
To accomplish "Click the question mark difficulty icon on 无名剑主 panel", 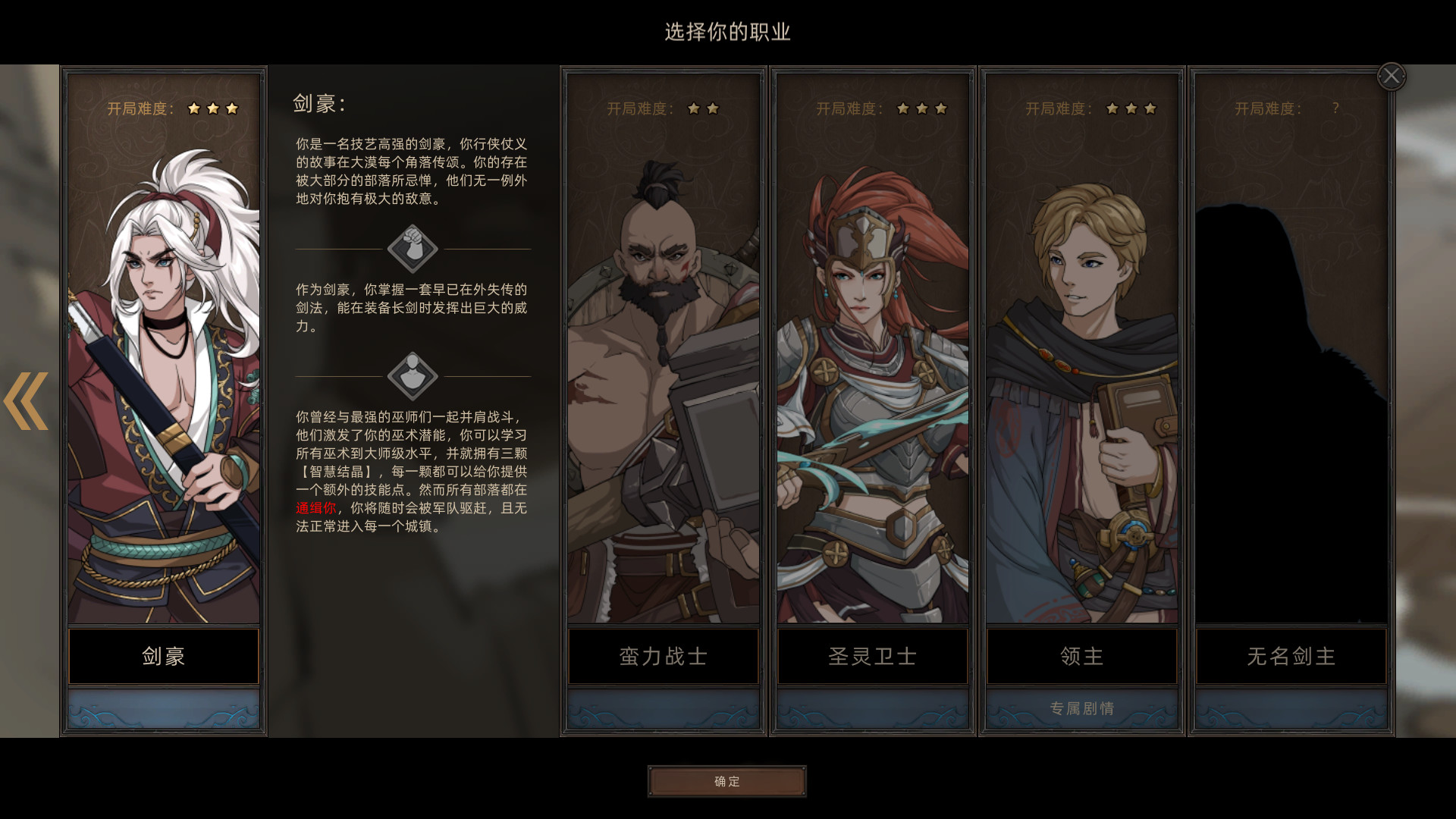I will click(x=1337, y=108).
